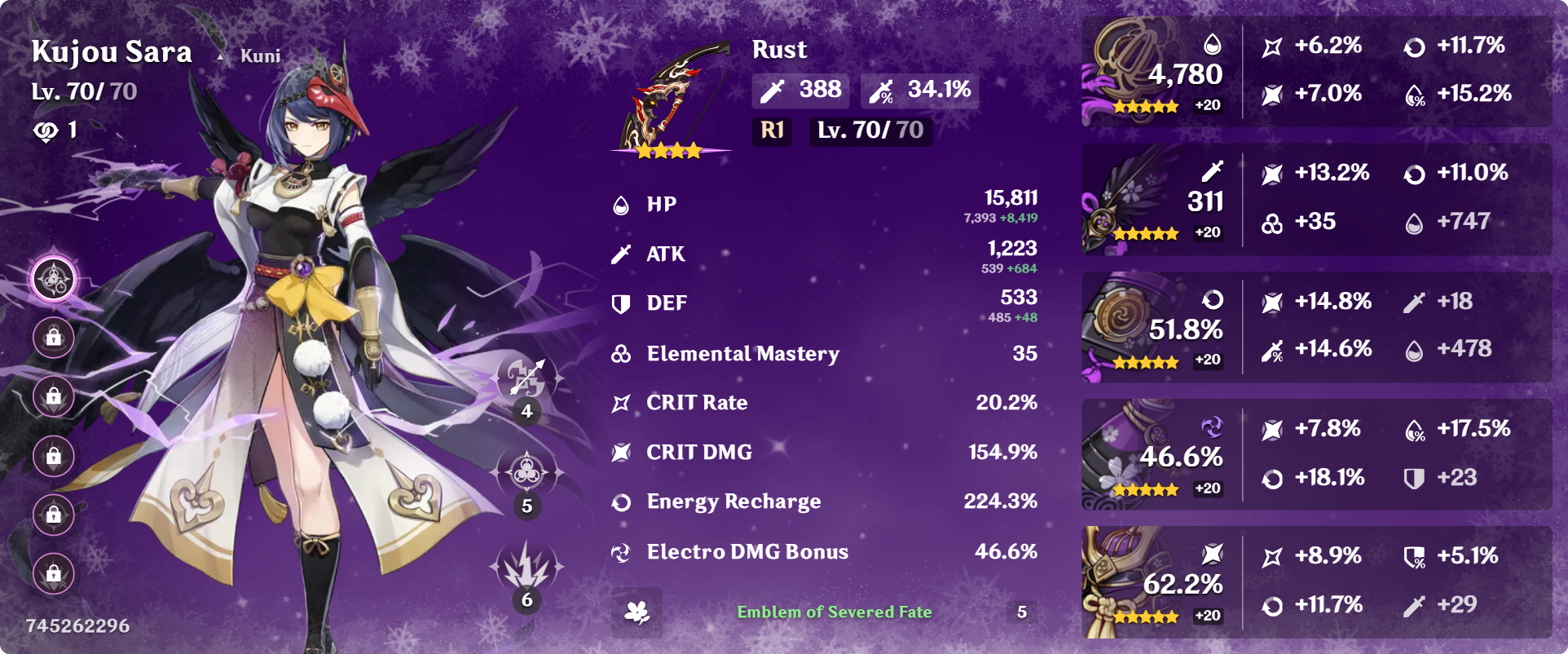Unlock the bottom locked constellation slot

[54, 572]
